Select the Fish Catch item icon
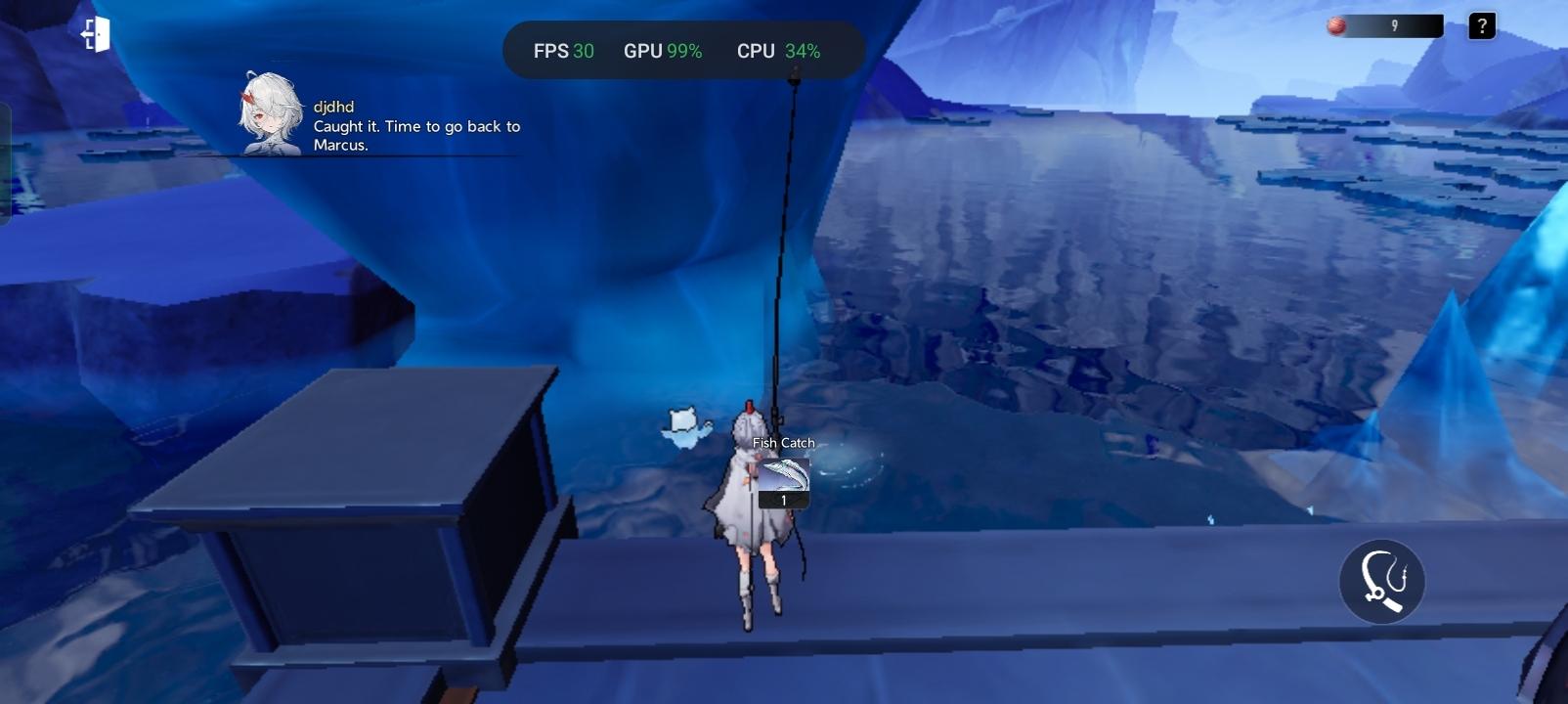Image resolution: width=1568 pixels, height=704 pixels. click(784, 476)
